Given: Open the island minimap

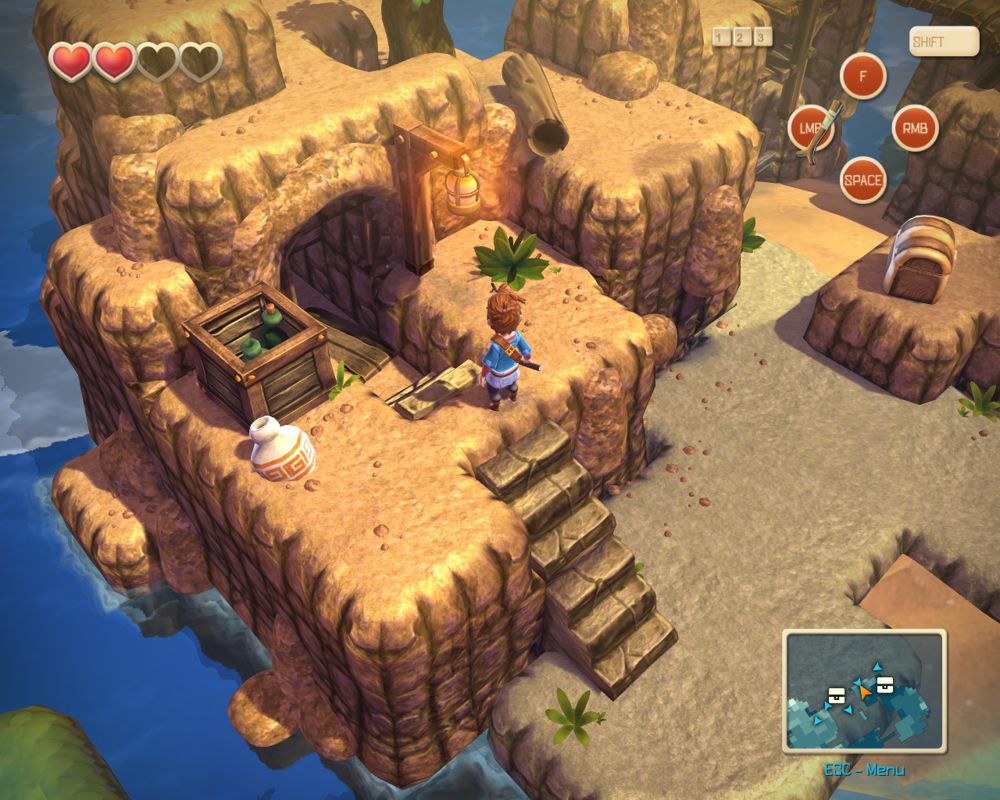Looking at the screenshot, I should click(864, 692).
